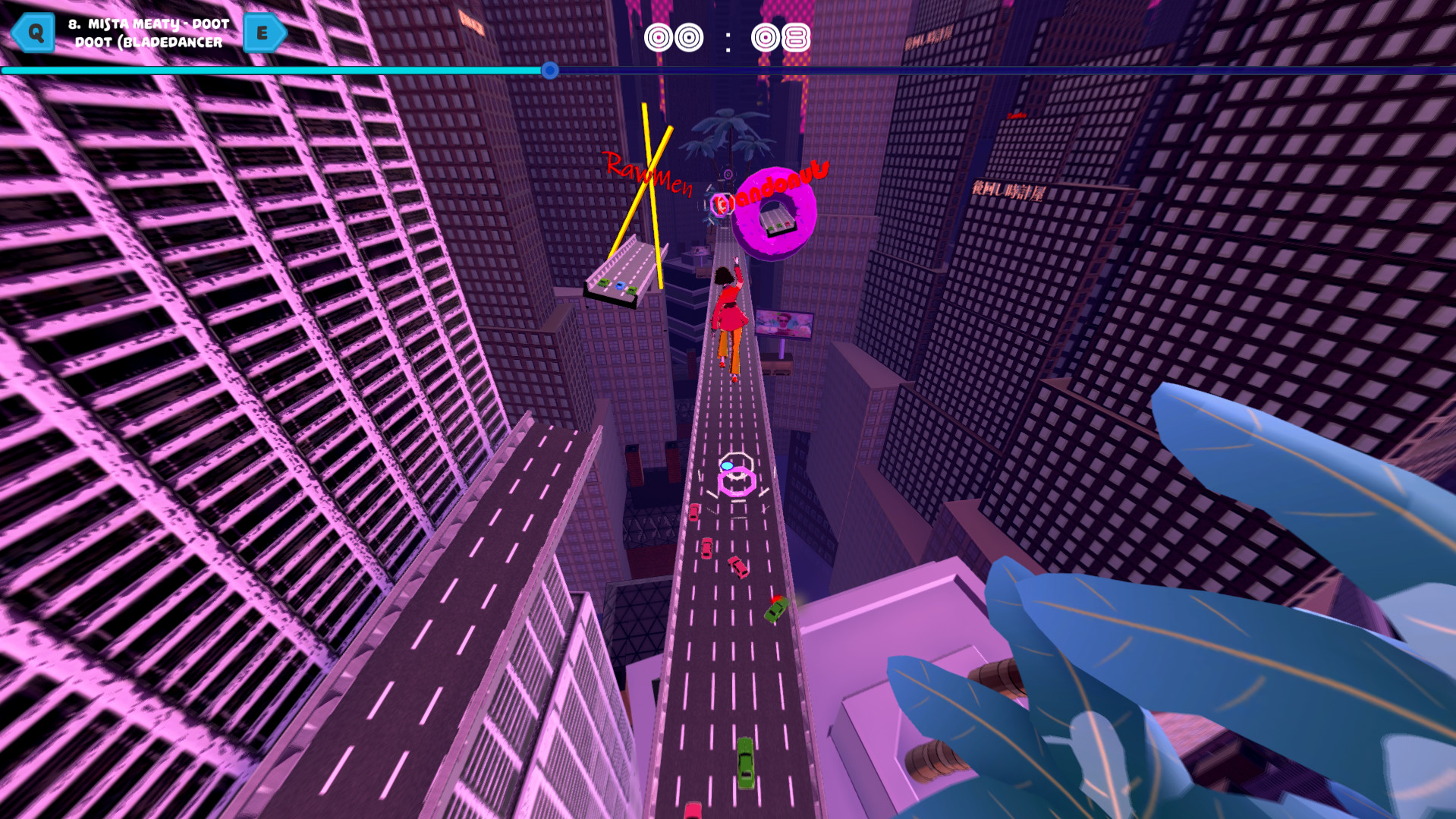Click the billboard video screen

click(782, 324)
